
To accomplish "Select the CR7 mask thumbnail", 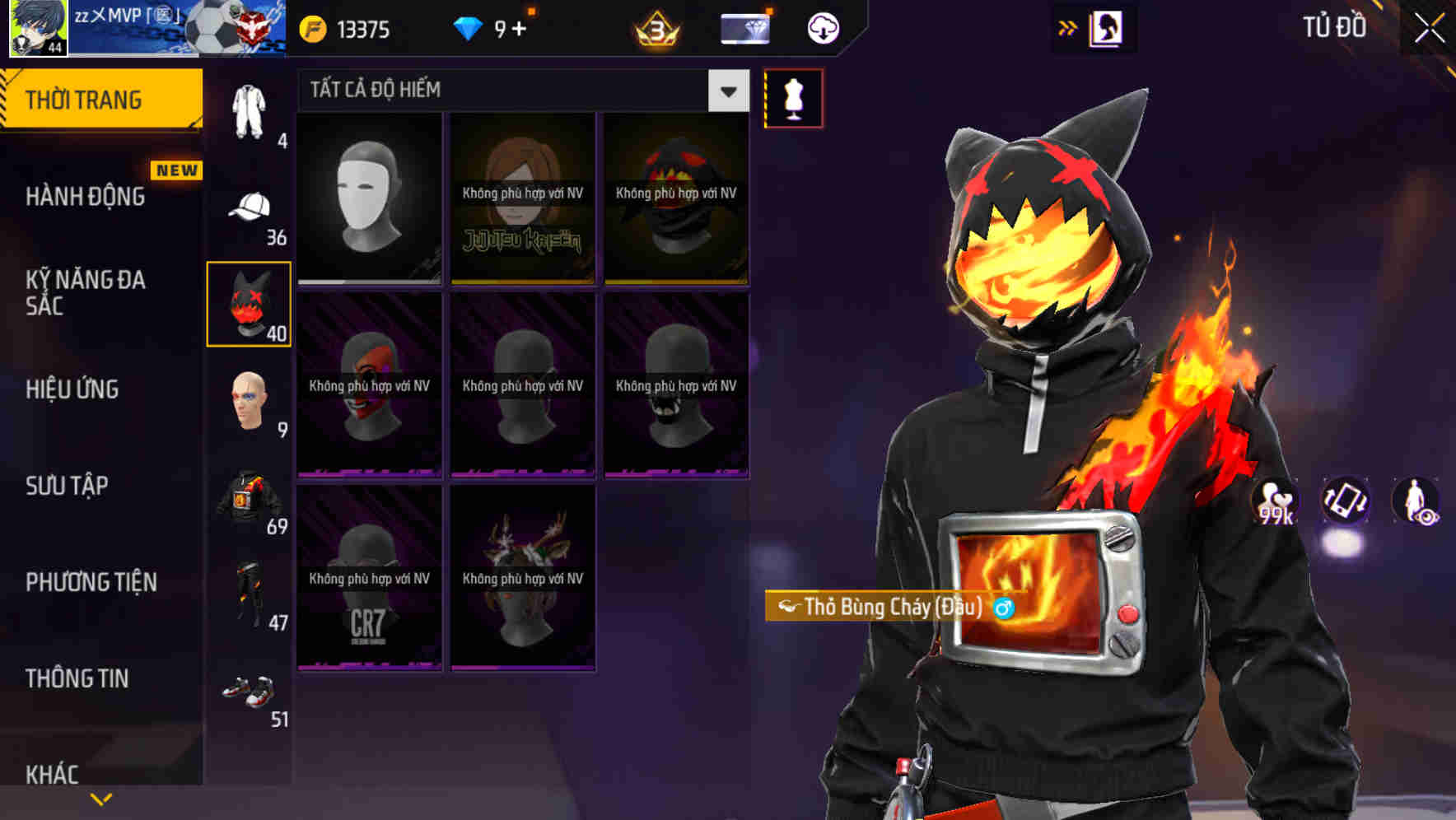I will 369,585.
